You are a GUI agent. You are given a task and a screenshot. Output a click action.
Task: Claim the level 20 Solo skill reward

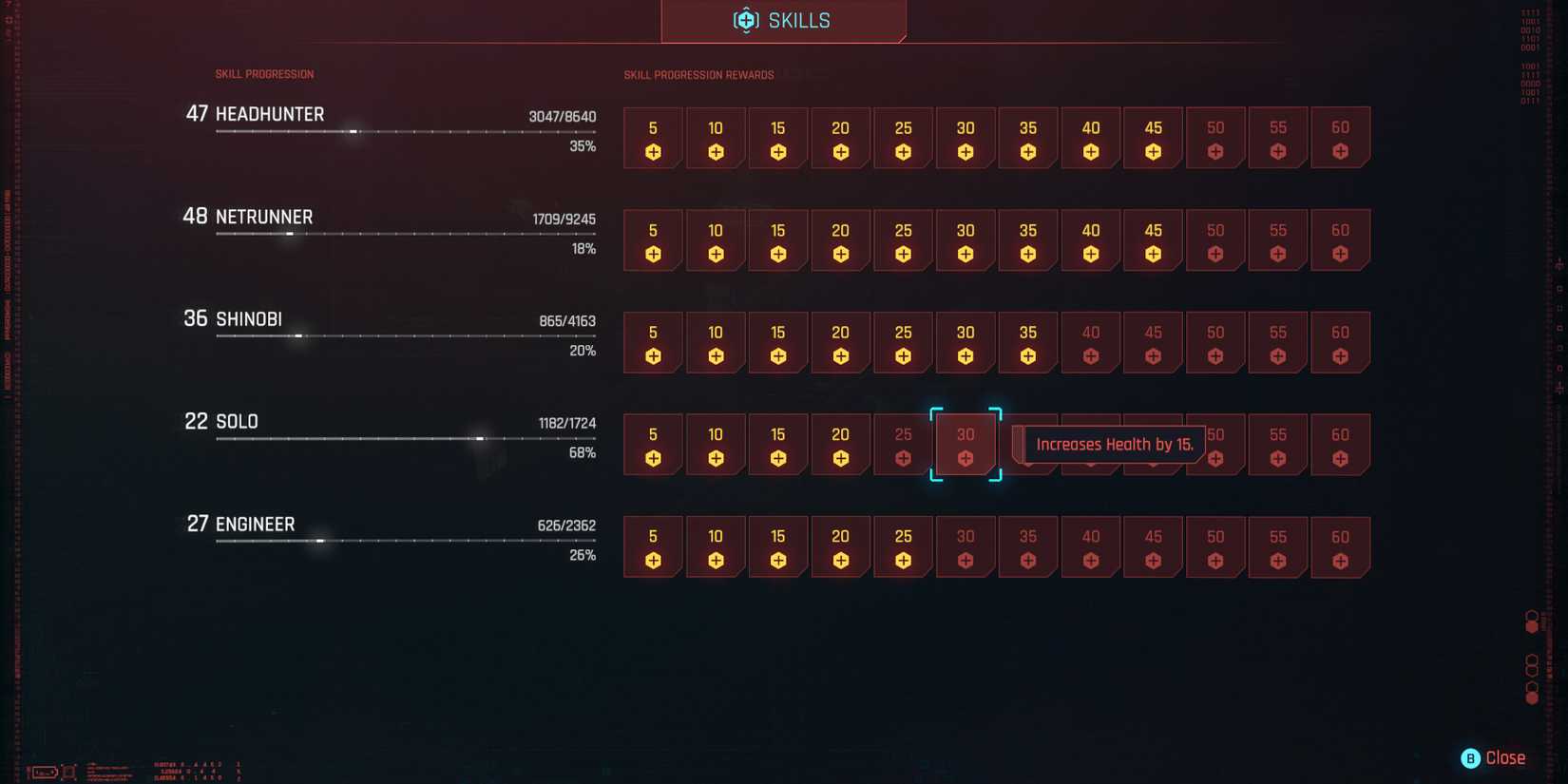click(x=840, y=445)
